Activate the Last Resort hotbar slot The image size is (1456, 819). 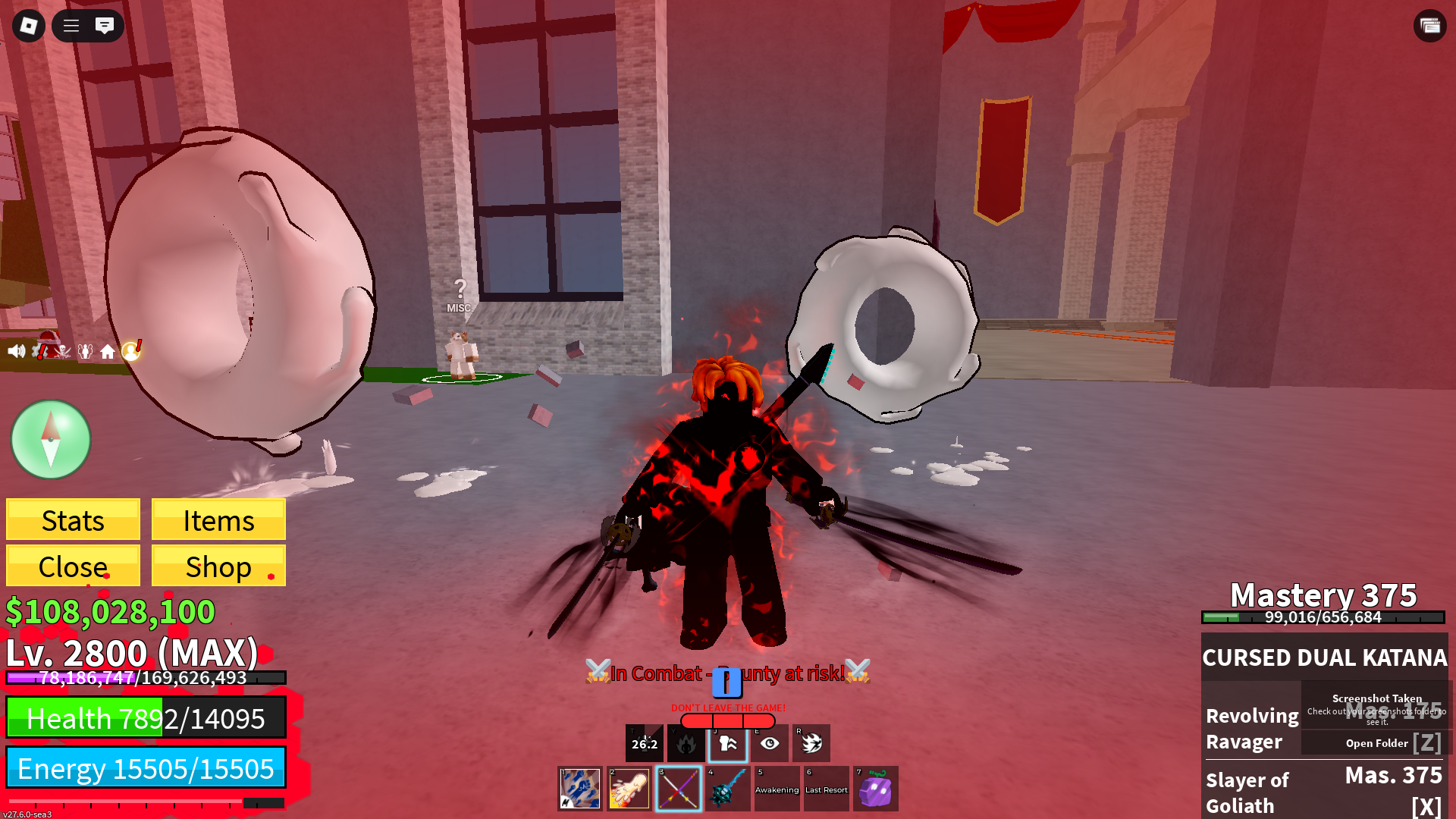pos(826,789)
